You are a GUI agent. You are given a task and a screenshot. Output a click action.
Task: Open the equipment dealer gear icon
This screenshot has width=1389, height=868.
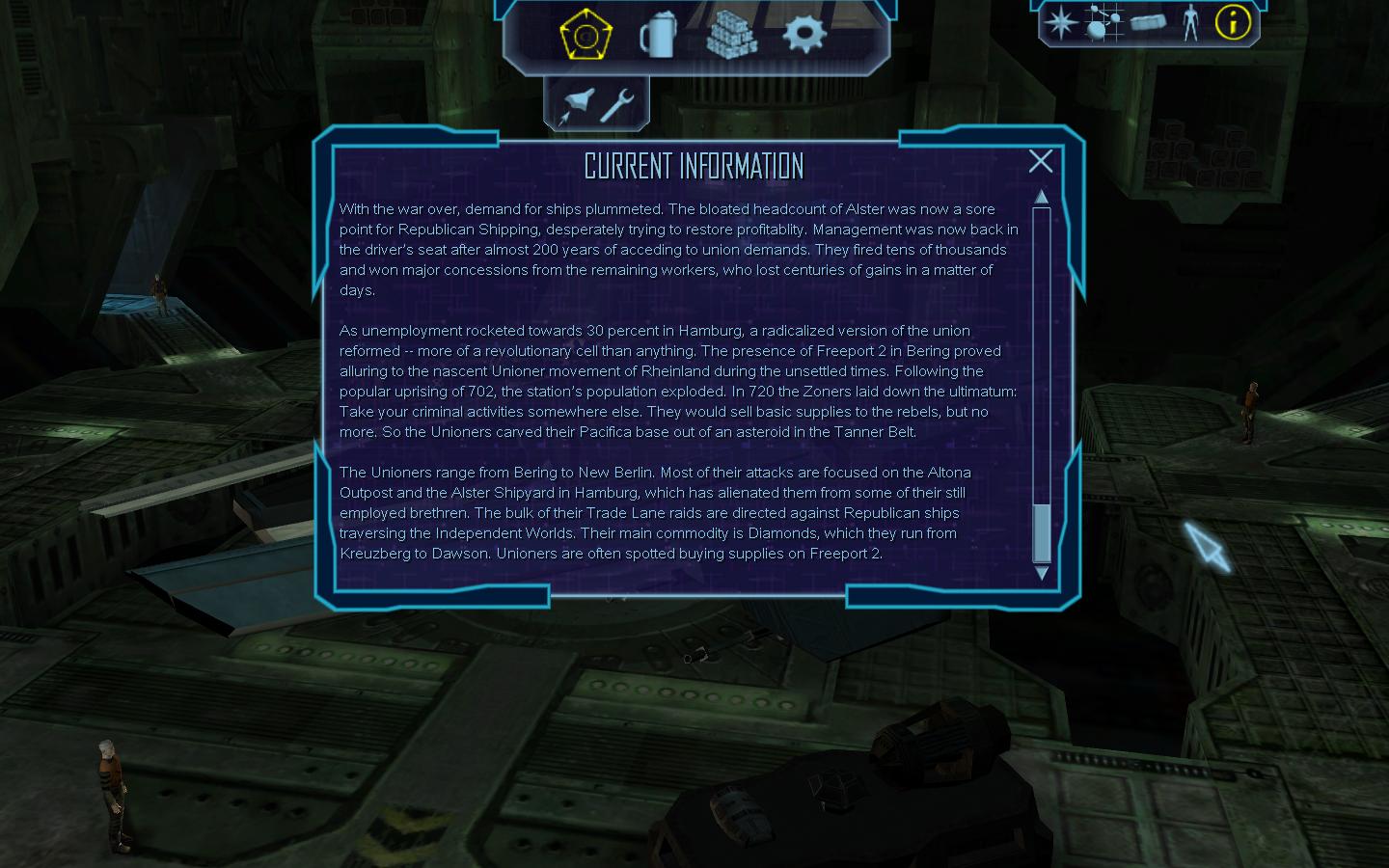pyautogui.click(x=804, y=35)
